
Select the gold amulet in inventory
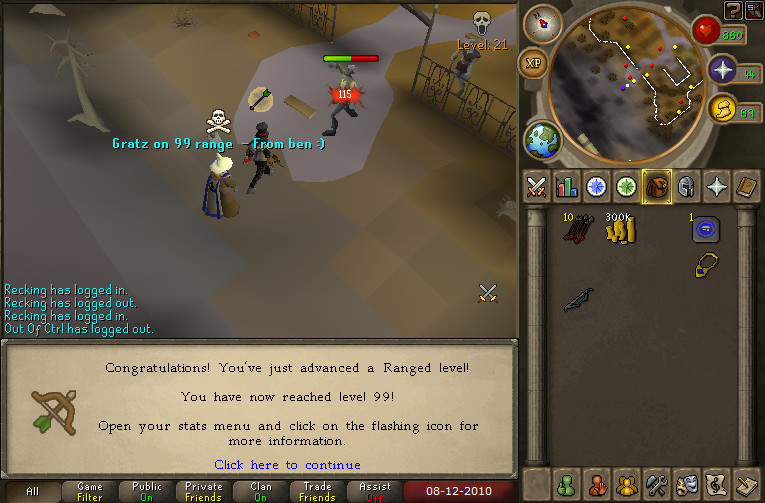pyautogui.click(x=706, y=265)
